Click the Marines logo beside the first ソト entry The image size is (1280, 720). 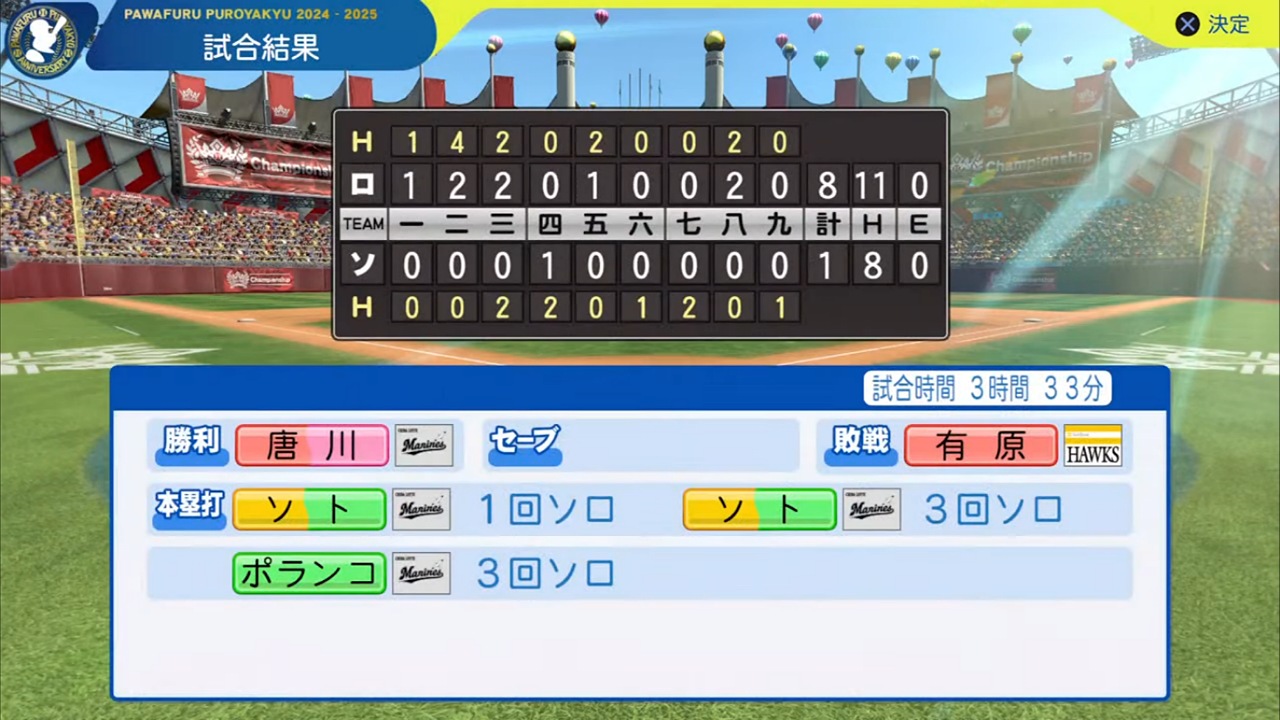pyautogui.click(x=421, y=509)
